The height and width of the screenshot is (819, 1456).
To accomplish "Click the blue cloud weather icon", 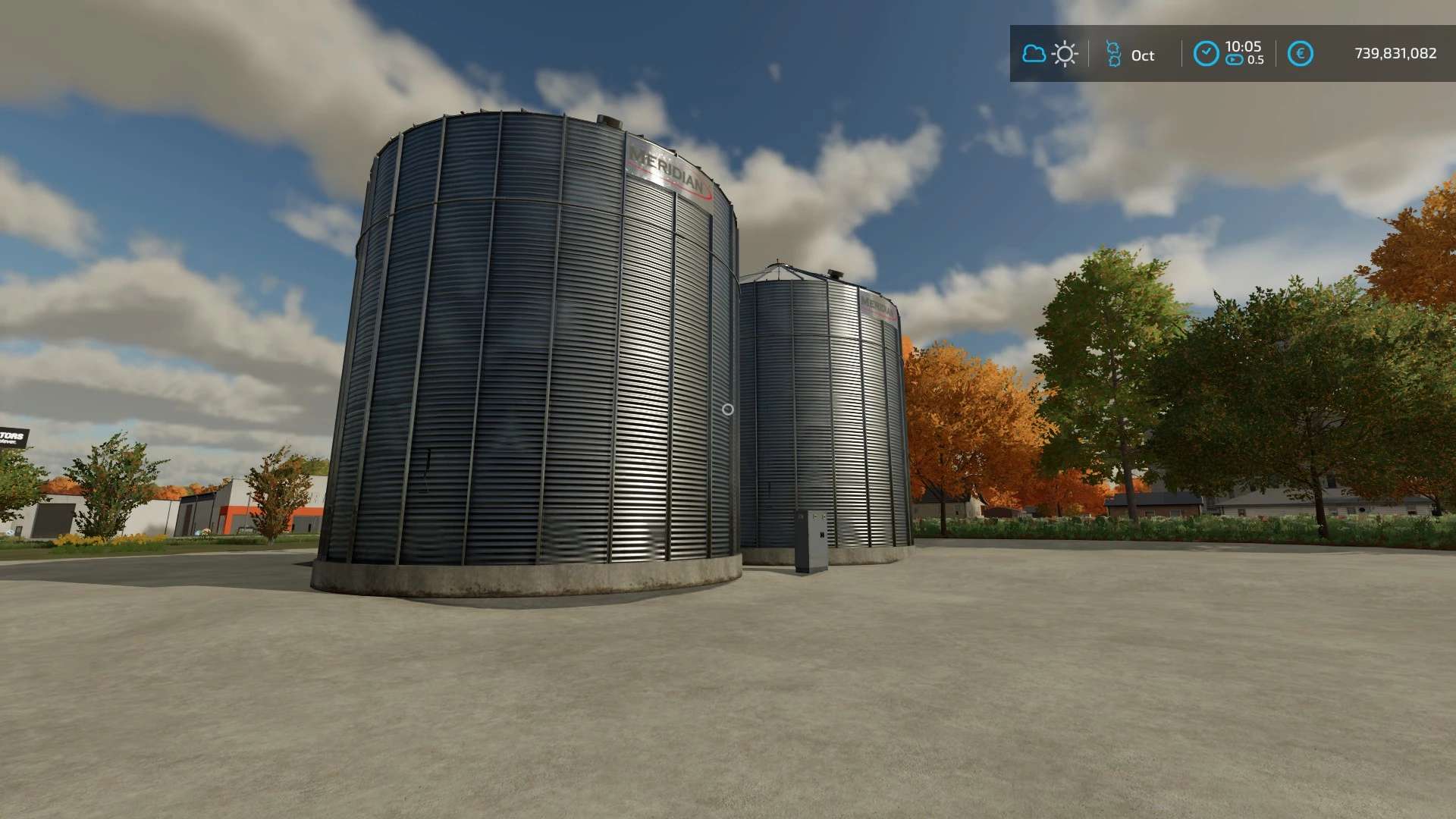I will (x=1034, y=54).
